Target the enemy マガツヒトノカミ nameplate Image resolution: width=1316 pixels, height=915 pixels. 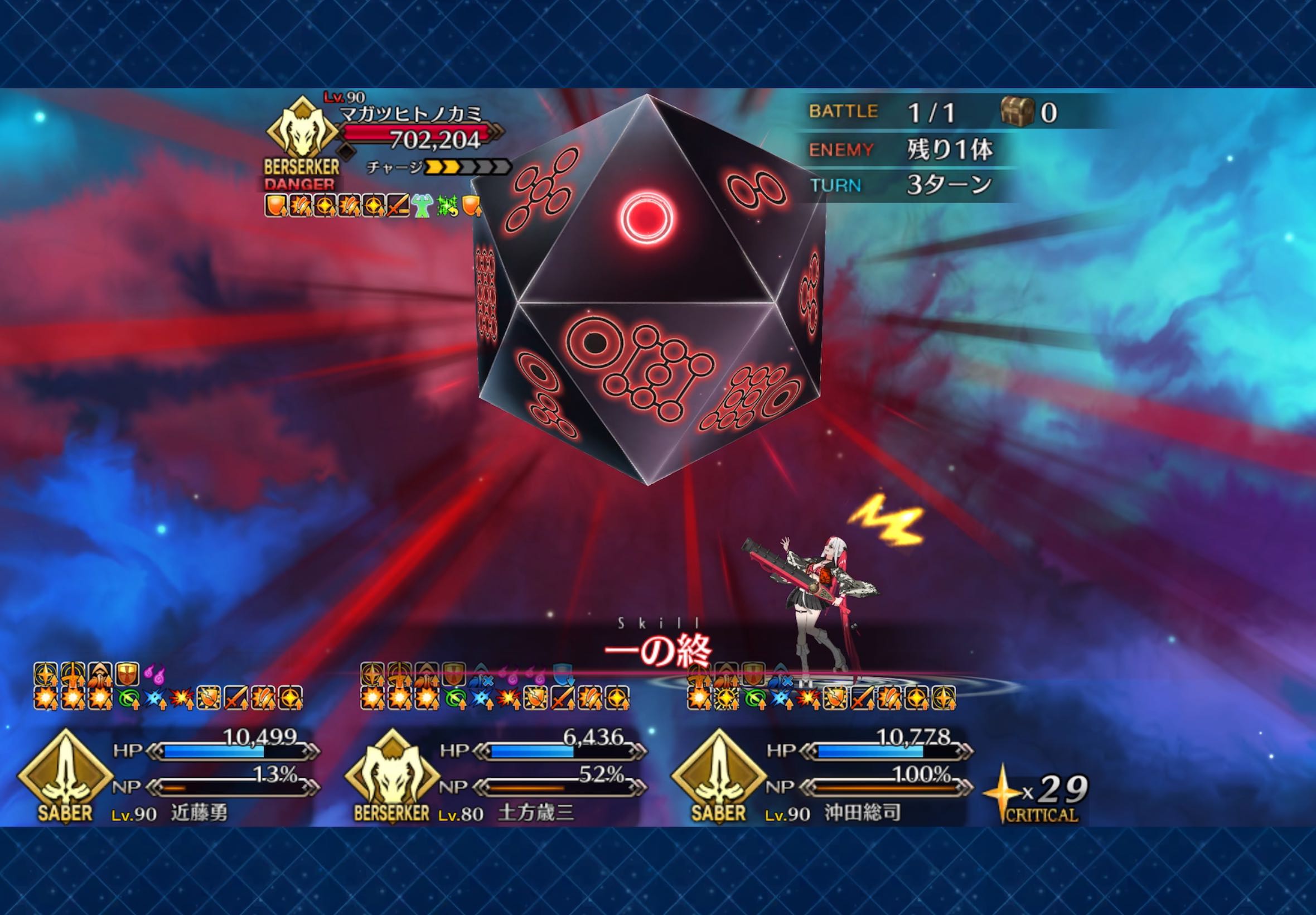[412, 113]
